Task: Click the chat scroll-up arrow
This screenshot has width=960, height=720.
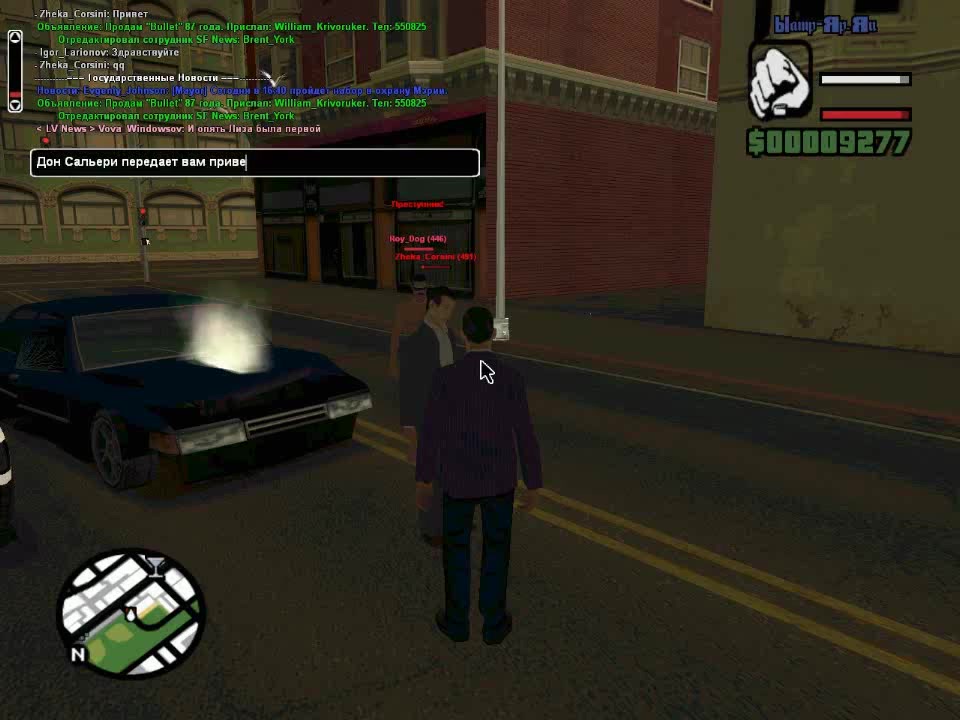Action: [15, 38]
